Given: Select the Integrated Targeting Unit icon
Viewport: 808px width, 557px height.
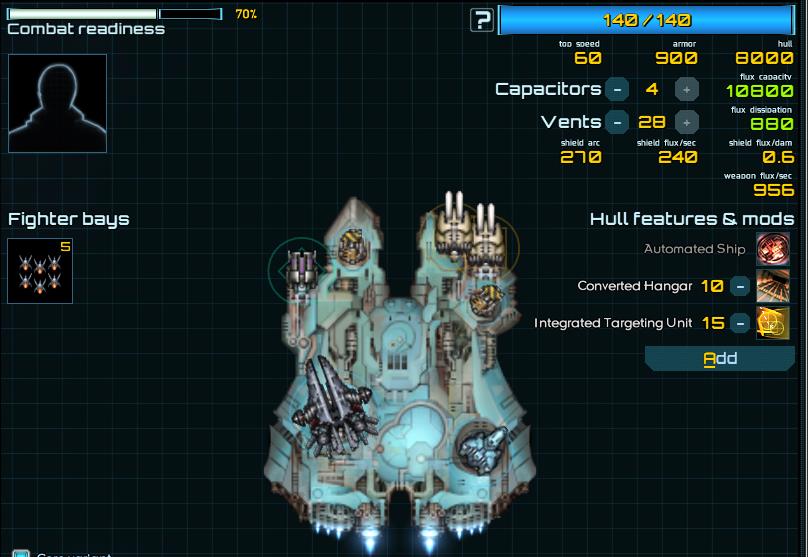Looking at the screenshot, I should [773, 323].
